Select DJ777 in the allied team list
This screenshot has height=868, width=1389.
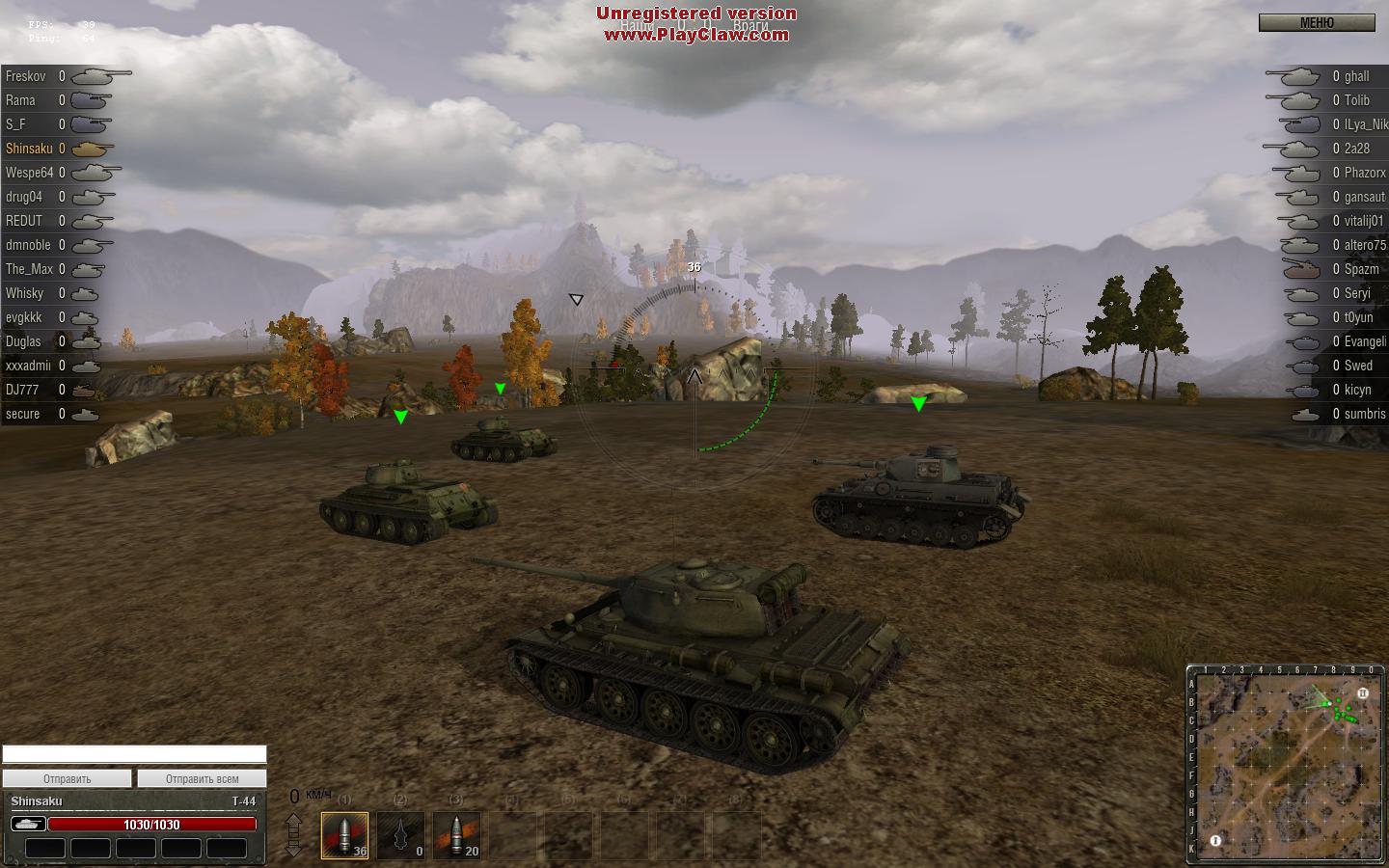22,390
